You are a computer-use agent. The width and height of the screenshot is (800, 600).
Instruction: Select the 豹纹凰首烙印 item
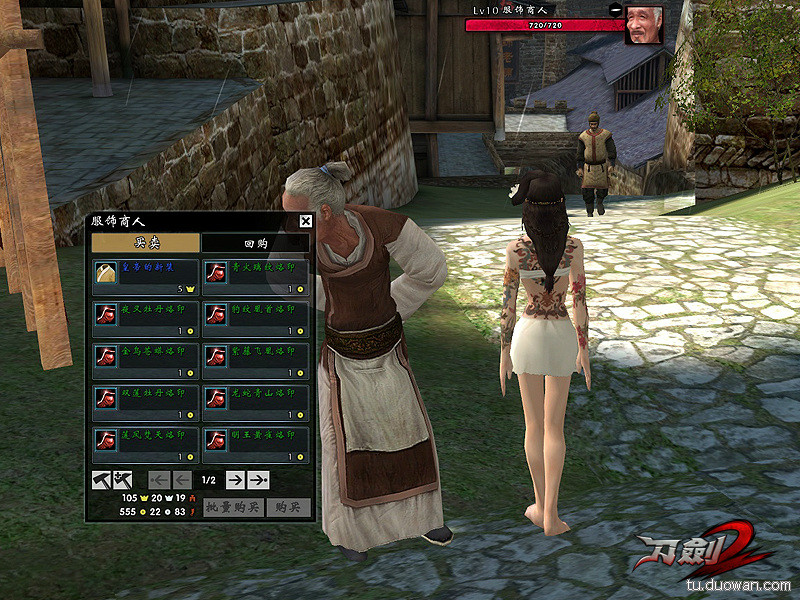coord(255,318)
